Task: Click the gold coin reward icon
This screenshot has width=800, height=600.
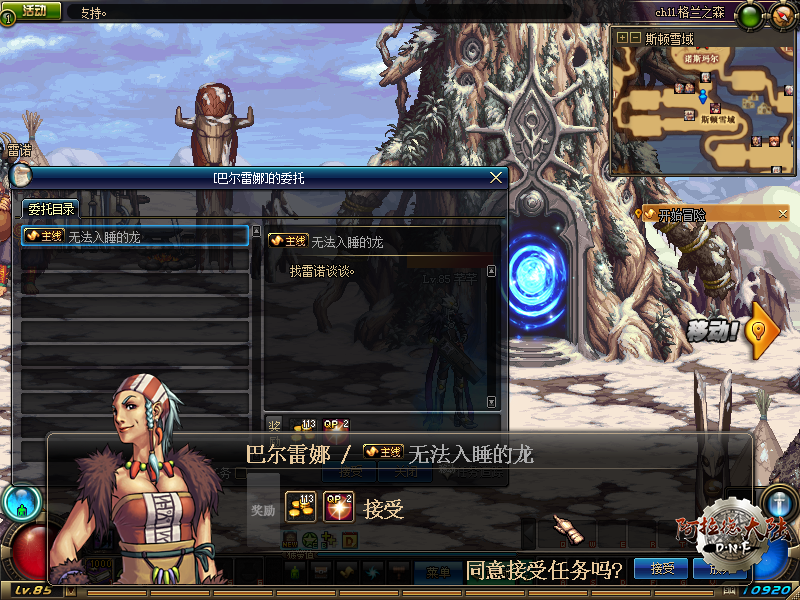Action: point(301,508)
